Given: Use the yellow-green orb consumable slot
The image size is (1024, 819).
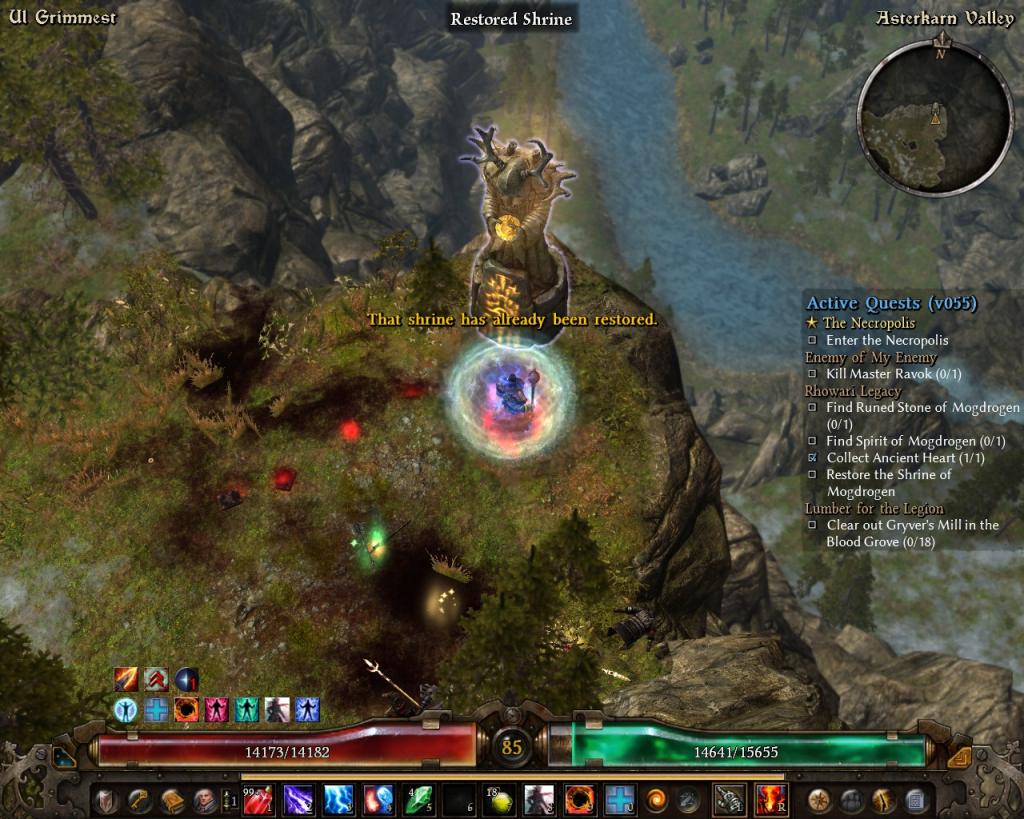Looking at the screenshot, I should coord(498,799).
